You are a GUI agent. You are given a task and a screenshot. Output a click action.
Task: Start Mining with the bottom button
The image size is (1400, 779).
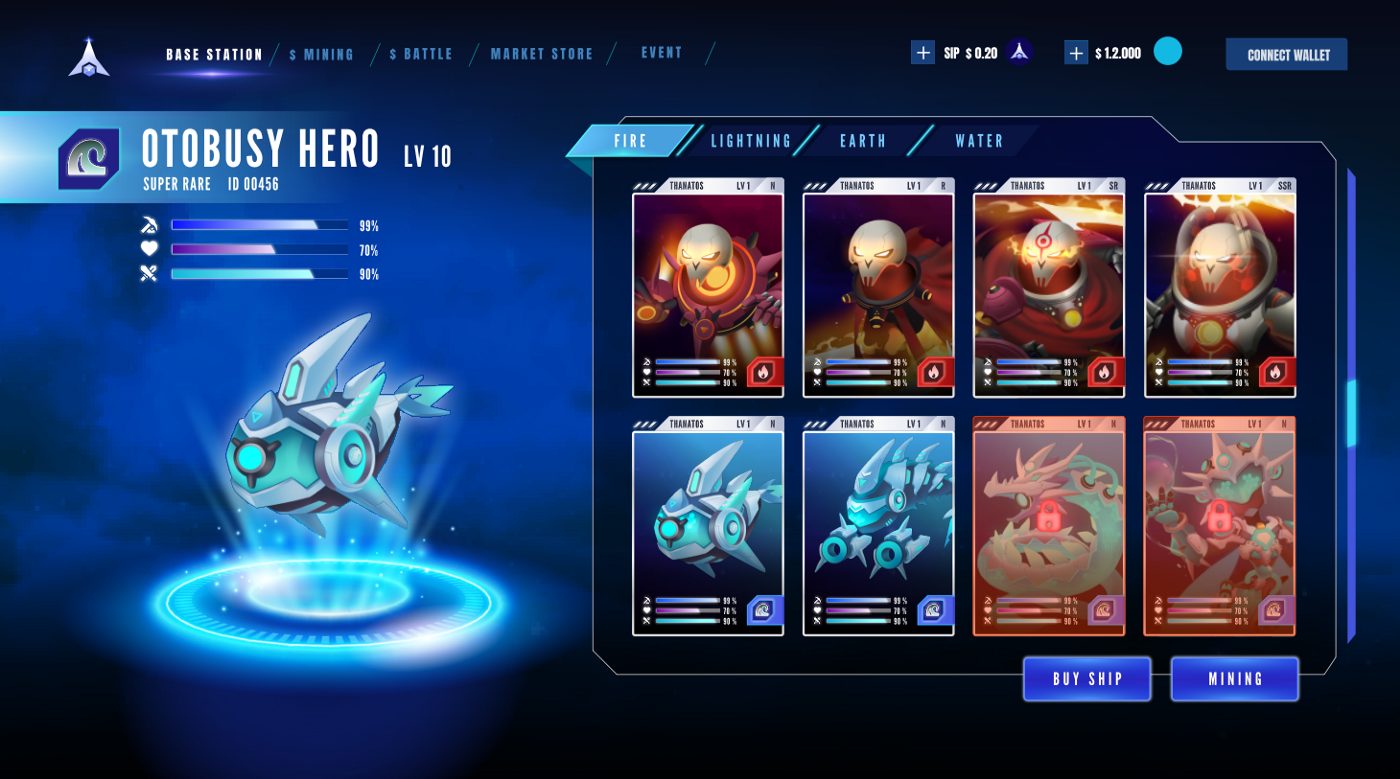[x=1235, y=679]
